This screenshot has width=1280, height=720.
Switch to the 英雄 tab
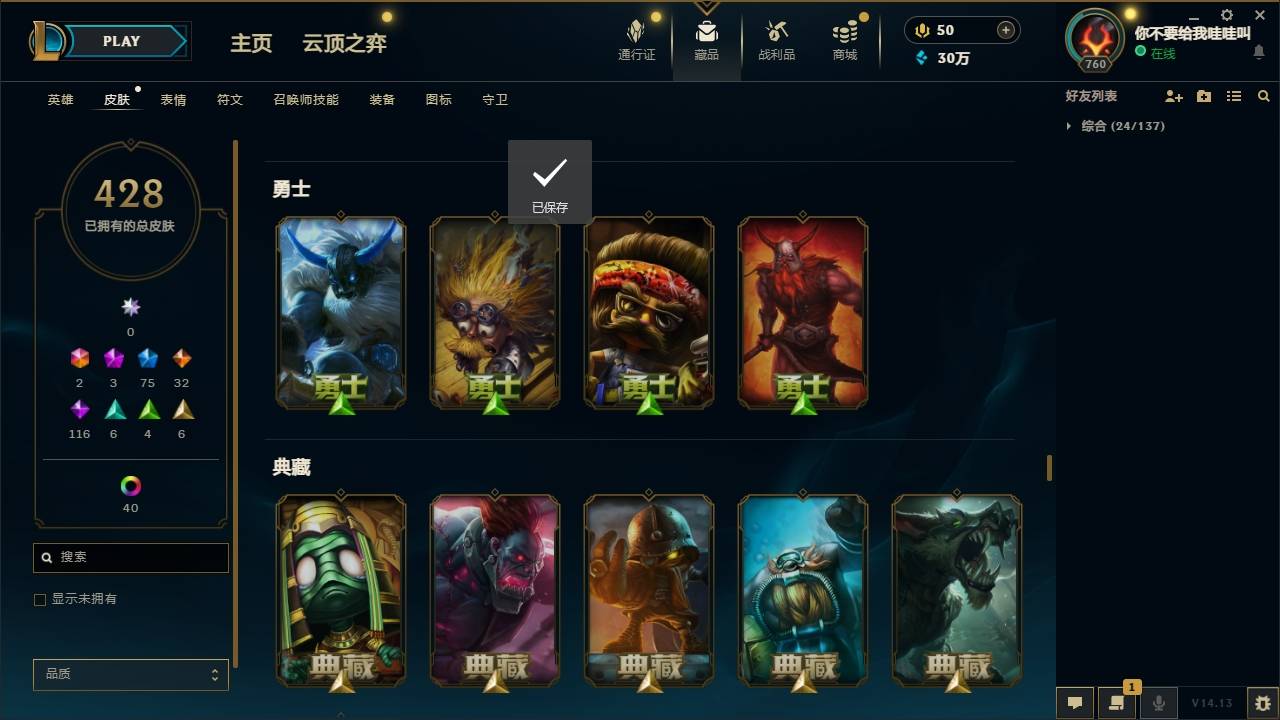tap(59, 99)
